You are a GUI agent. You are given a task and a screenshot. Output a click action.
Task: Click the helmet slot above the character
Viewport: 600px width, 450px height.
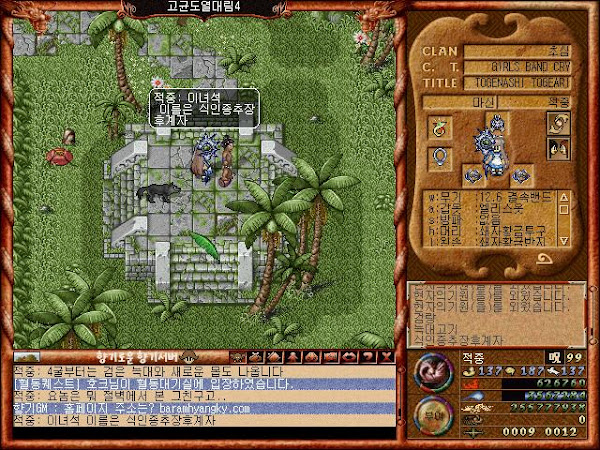point(497,125)
